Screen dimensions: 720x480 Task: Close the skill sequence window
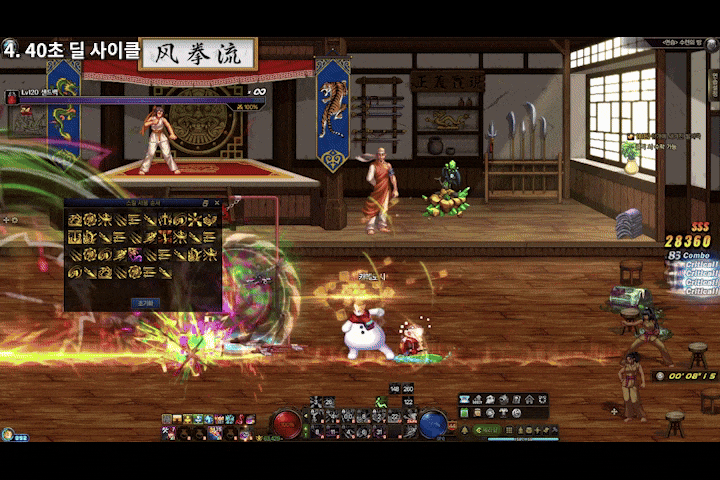click(216, 204)
